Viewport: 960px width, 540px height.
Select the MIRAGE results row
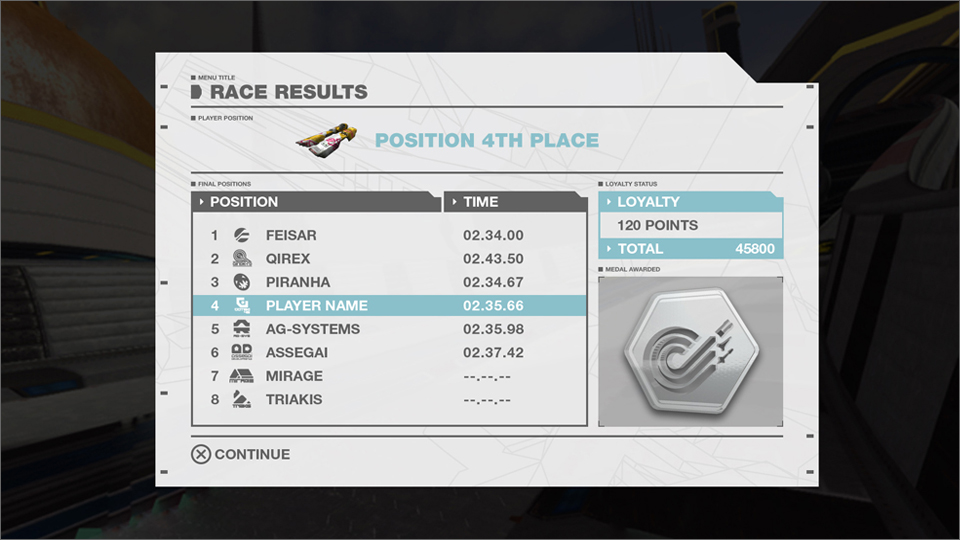point(389,376)
